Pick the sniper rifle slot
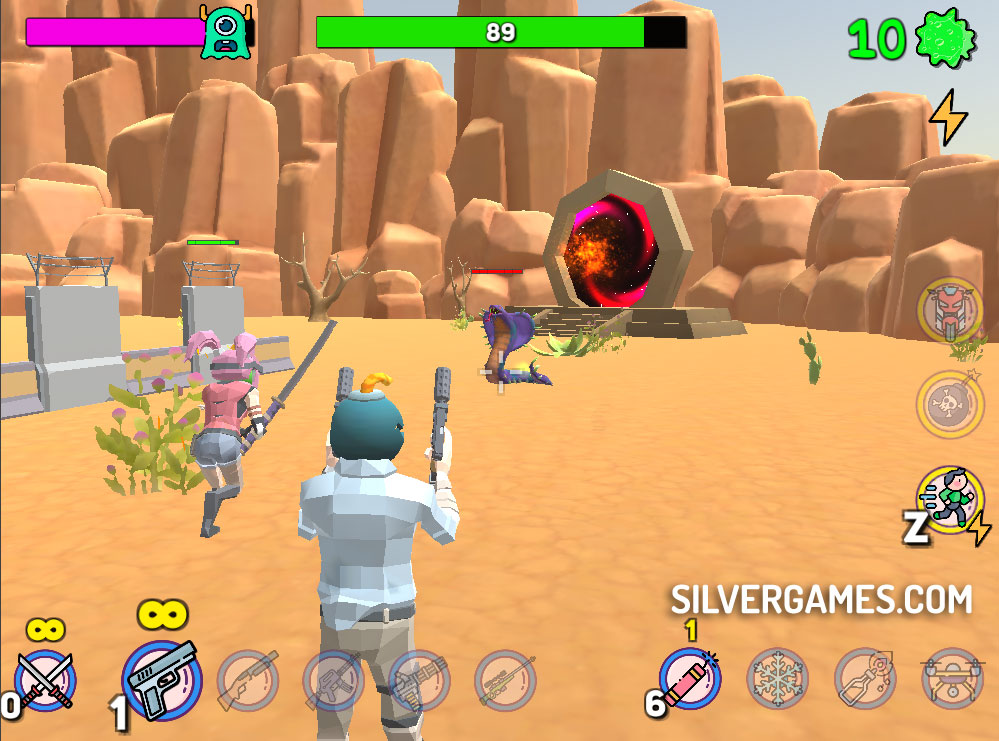The image size is (999, 741). 505,681
